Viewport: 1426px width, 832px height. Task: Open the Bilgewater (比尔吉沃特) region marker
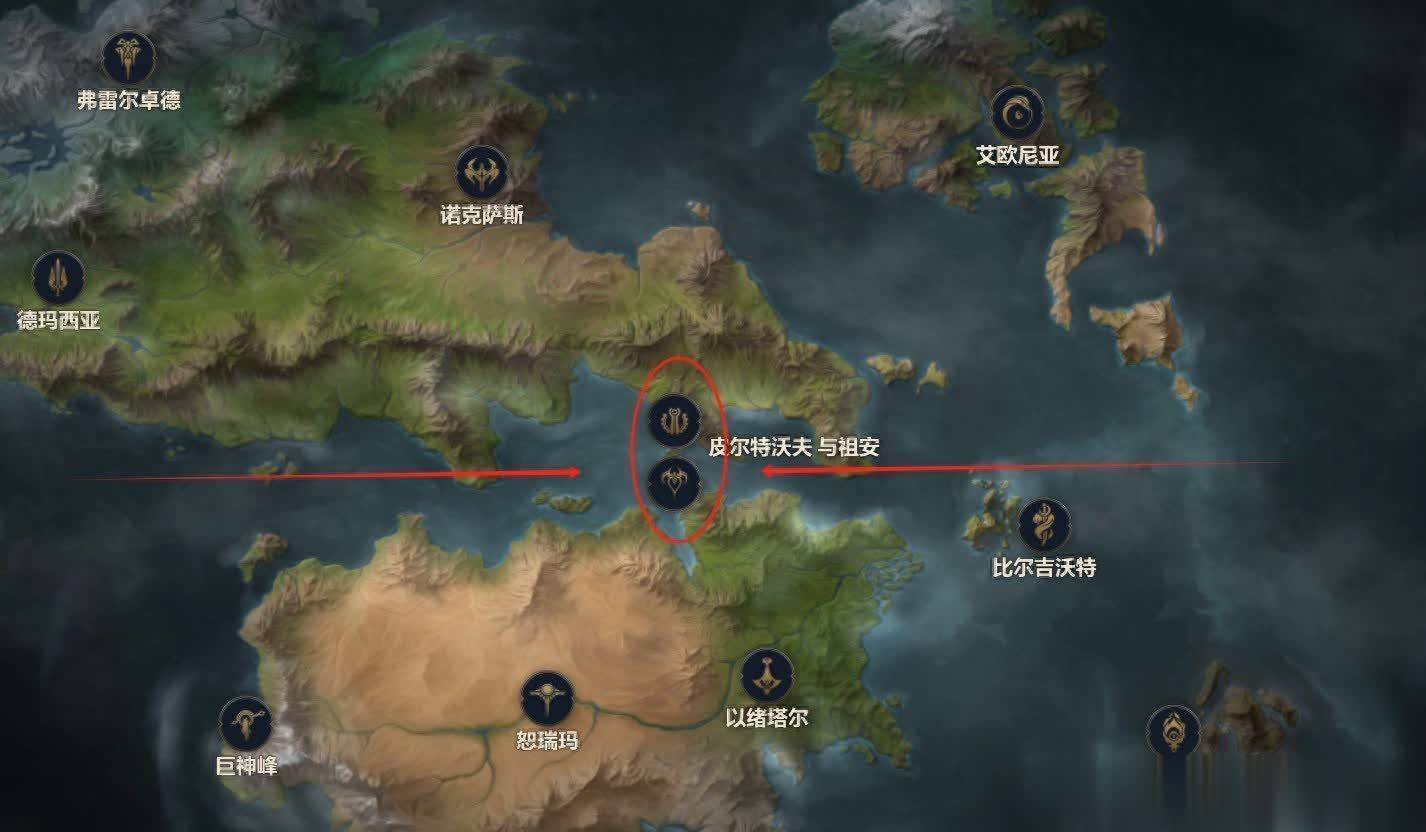tap(1044, 525)
